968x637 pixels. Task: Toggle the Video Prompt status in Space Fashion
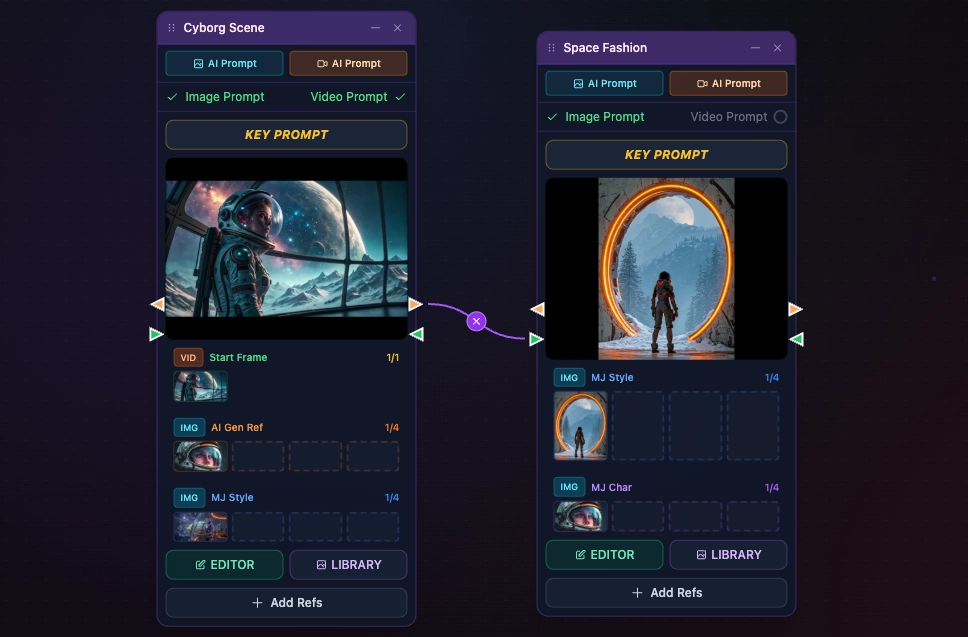click(x=780, y=117)
